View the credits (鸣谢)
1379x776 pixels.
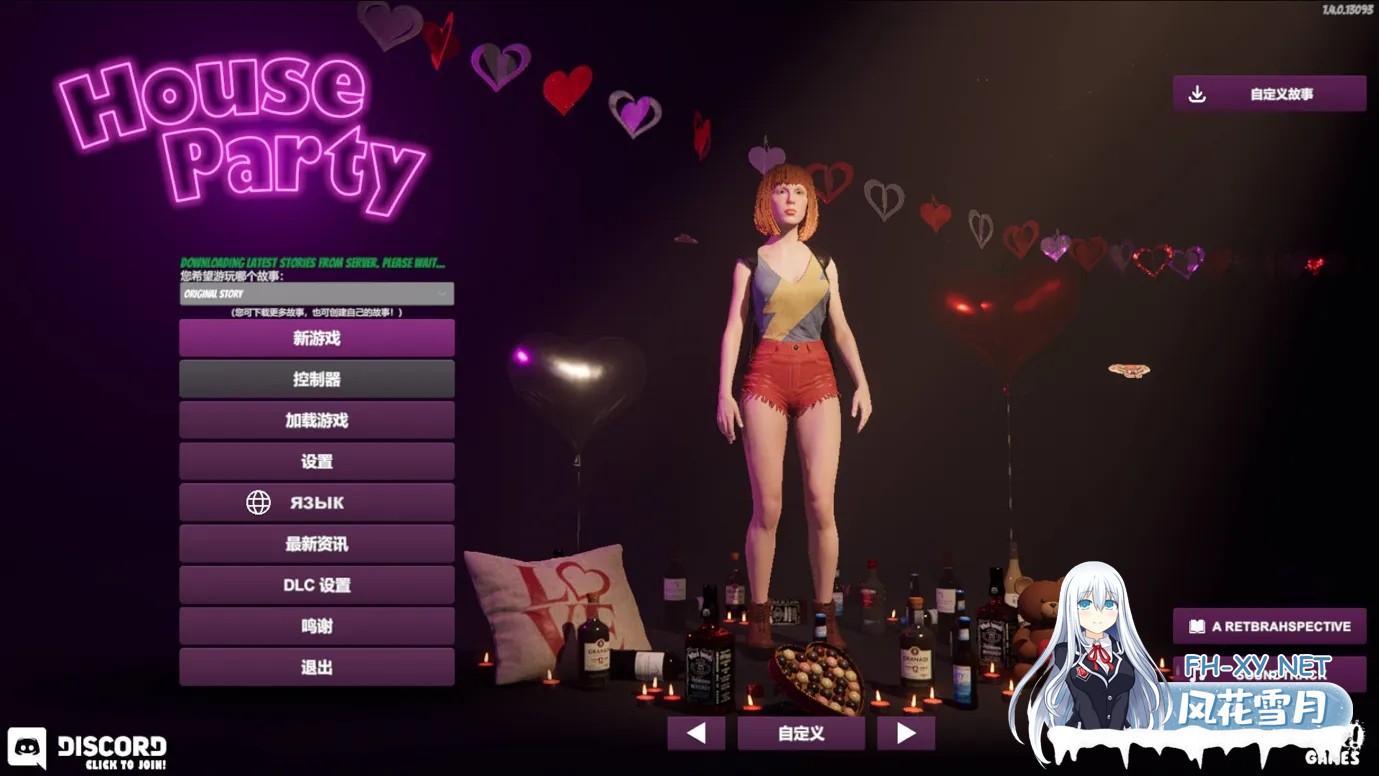(x=316, y=626)
